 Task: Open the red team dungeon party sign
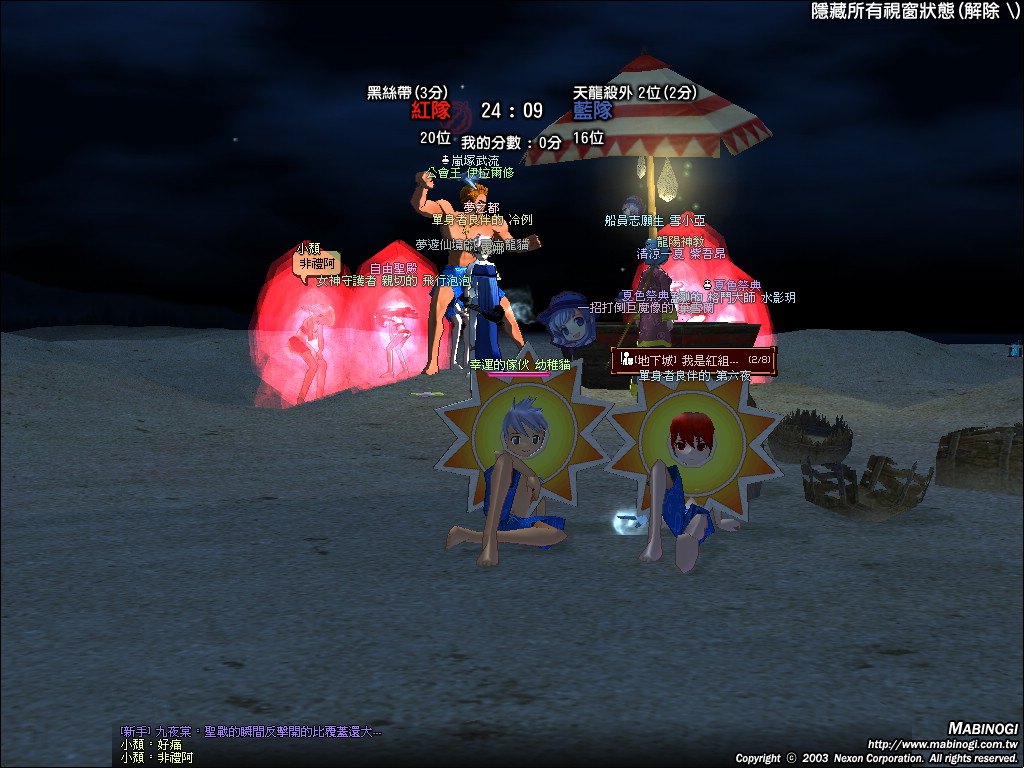pos(693,359)
